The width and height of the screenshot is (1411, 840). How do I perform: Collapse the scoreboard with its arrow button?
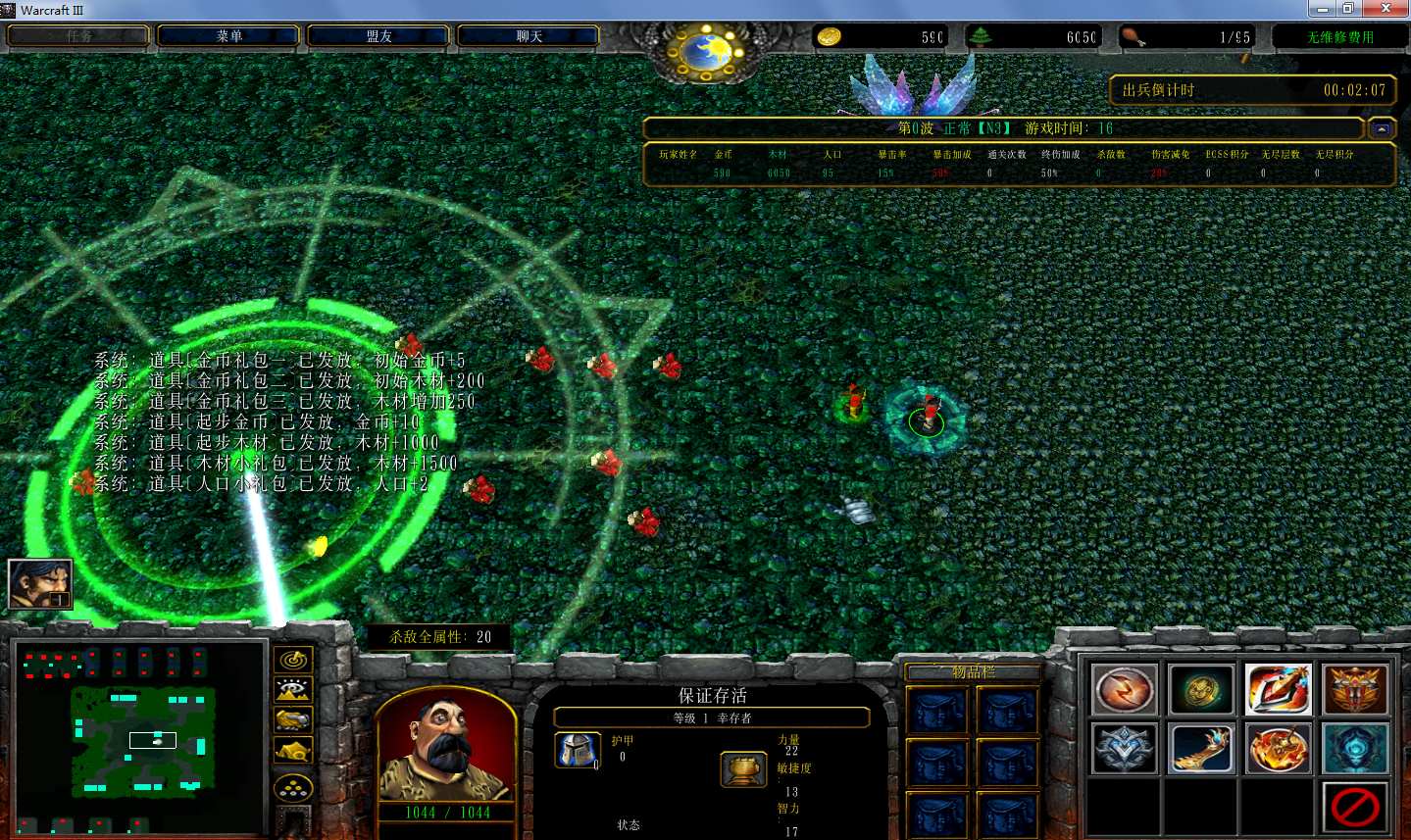(x=1382, y=128)
